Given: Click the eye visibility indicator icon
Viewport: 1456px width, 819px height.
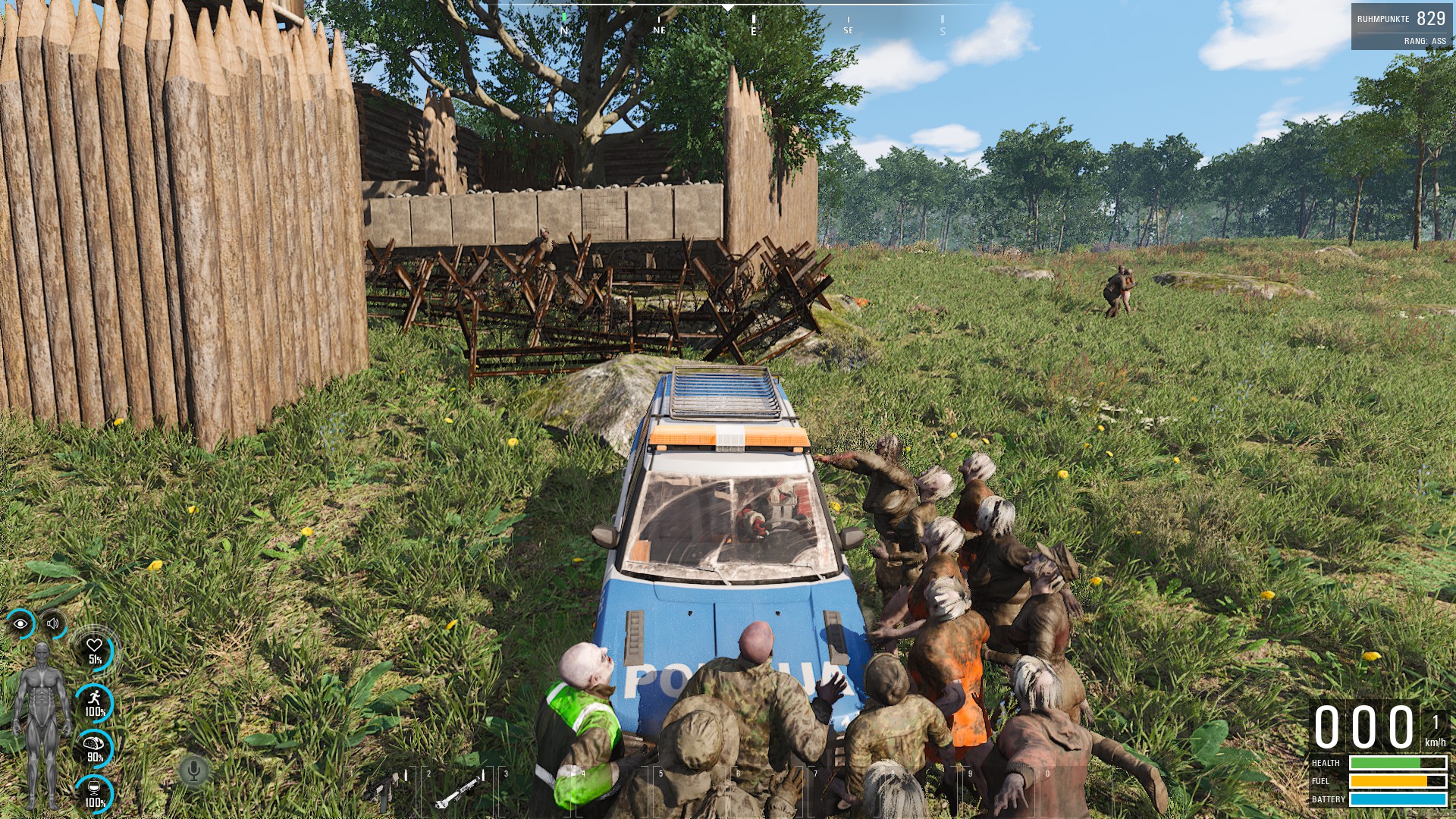Looking at the screenshot, I should pos(20,624).
